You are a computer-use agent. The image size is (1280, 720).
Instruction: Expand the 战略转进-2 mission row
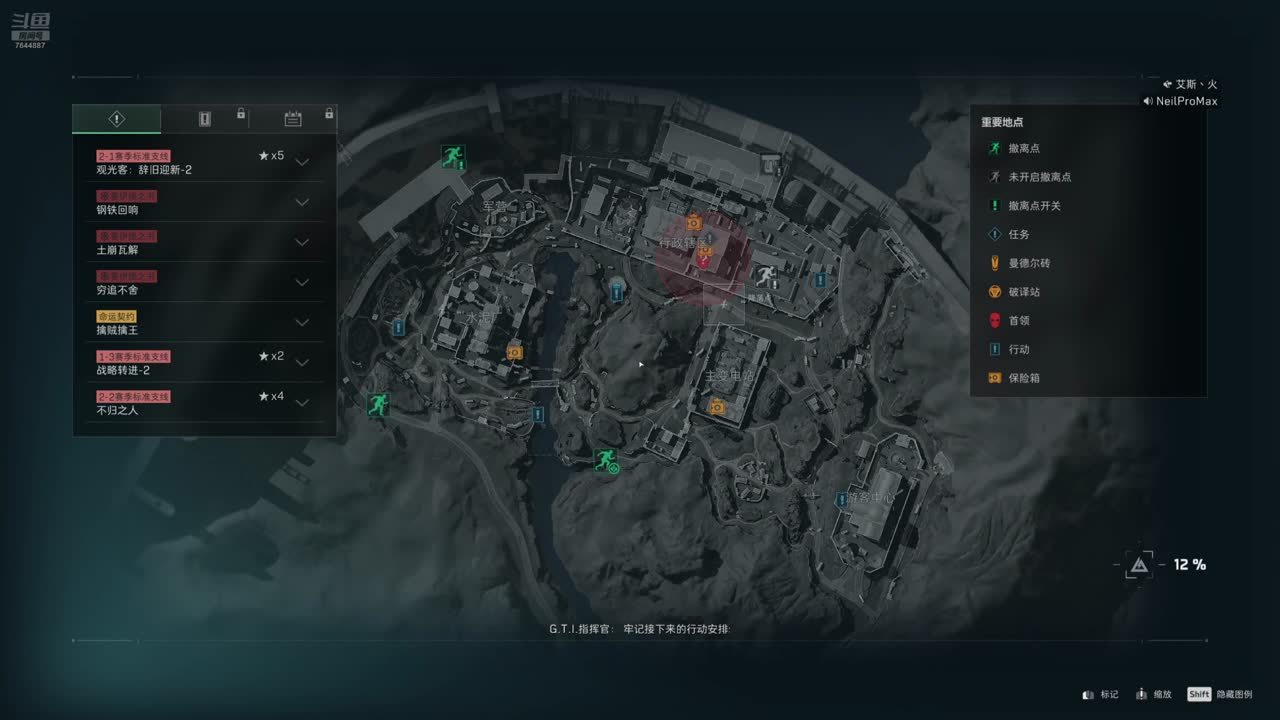(302, 362)
